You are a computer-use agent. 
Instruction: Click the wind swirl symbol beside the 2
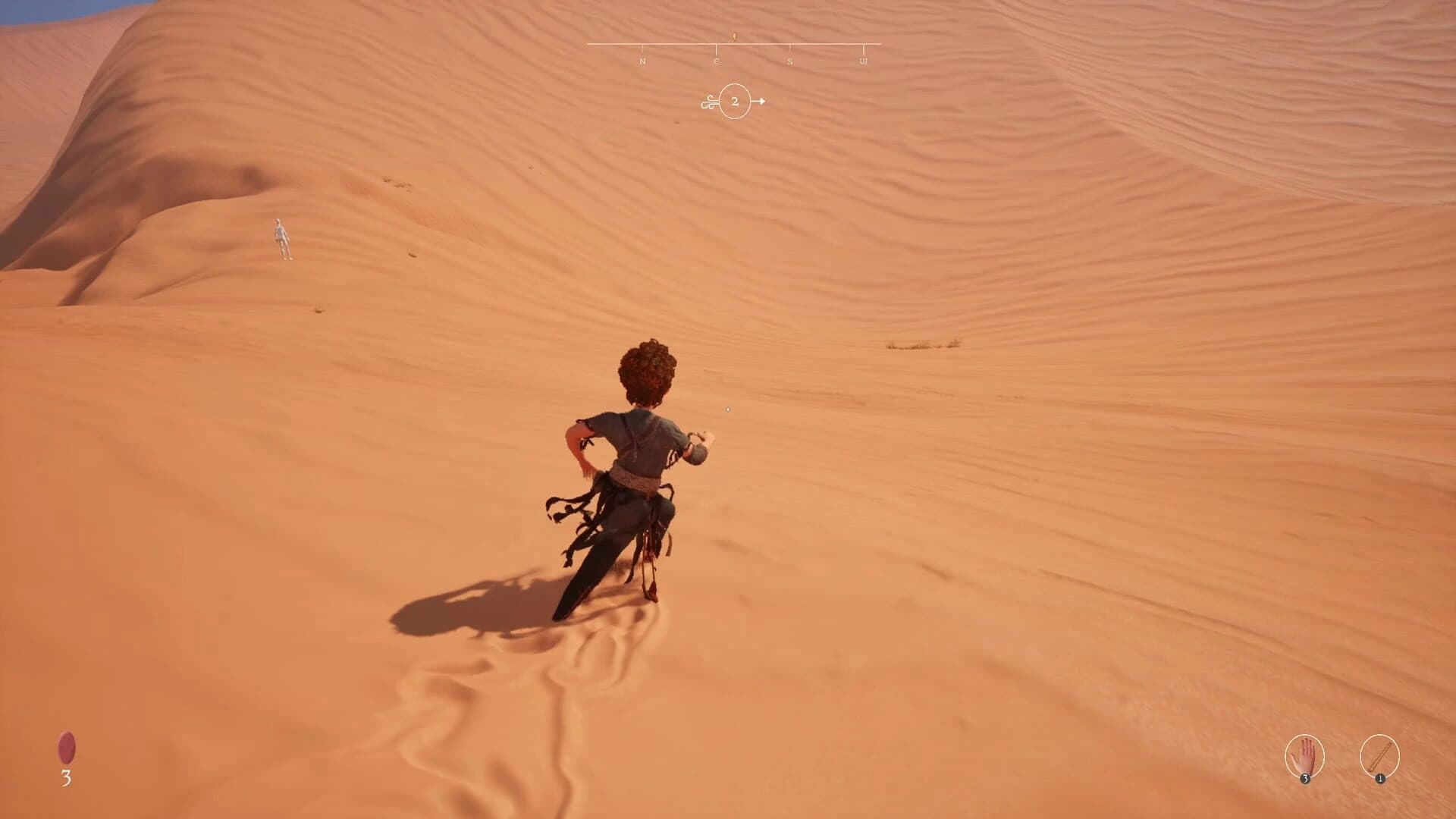(x=709, y=102)
